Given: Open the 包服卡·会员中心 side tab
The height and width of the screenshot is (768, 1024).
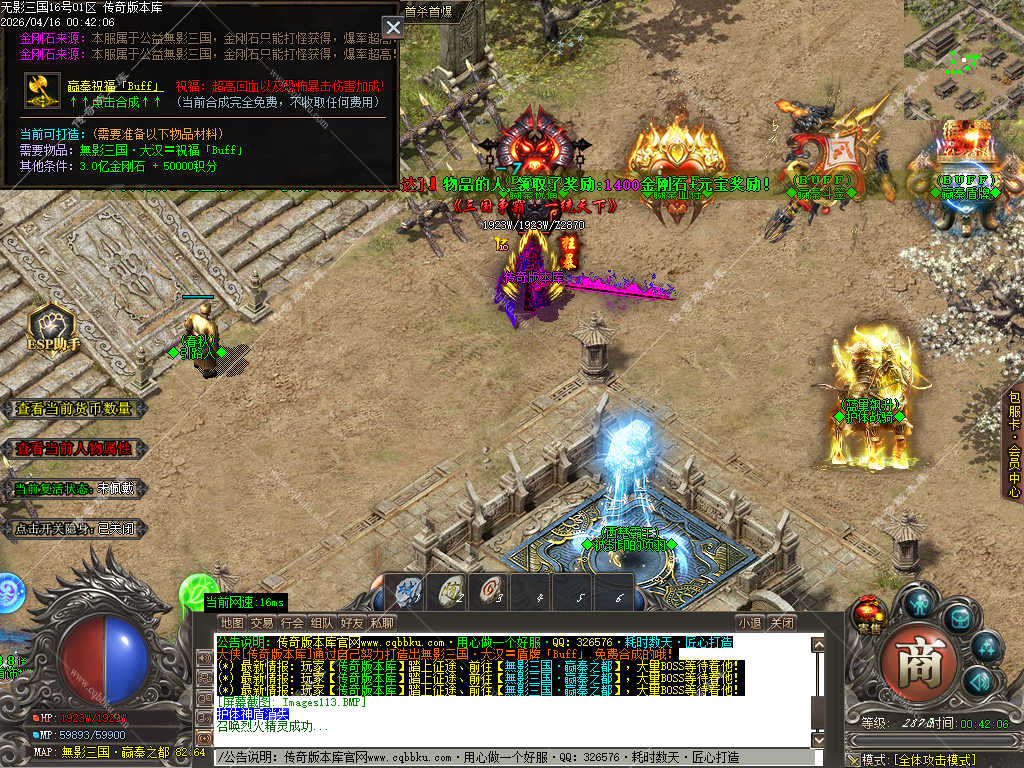Looking at the screenshot, I should click(x=1013, y=443).
